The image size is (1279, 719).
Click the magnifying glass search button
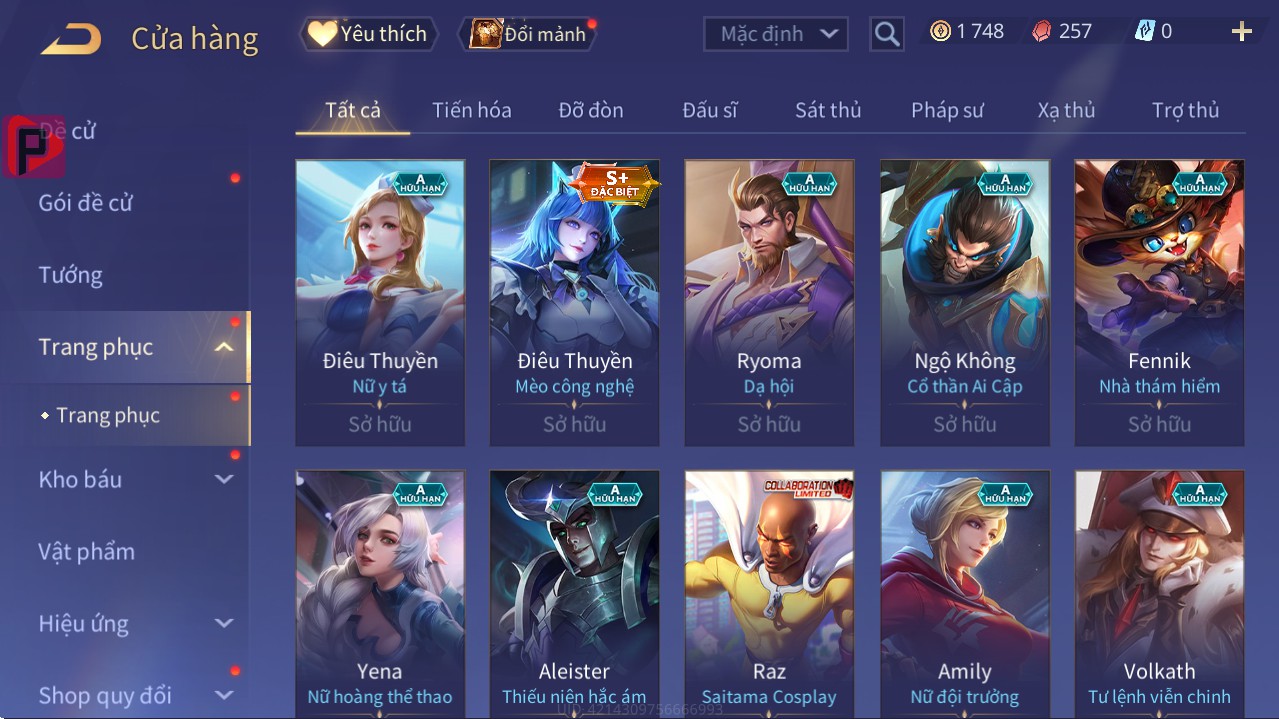[886, 34]
